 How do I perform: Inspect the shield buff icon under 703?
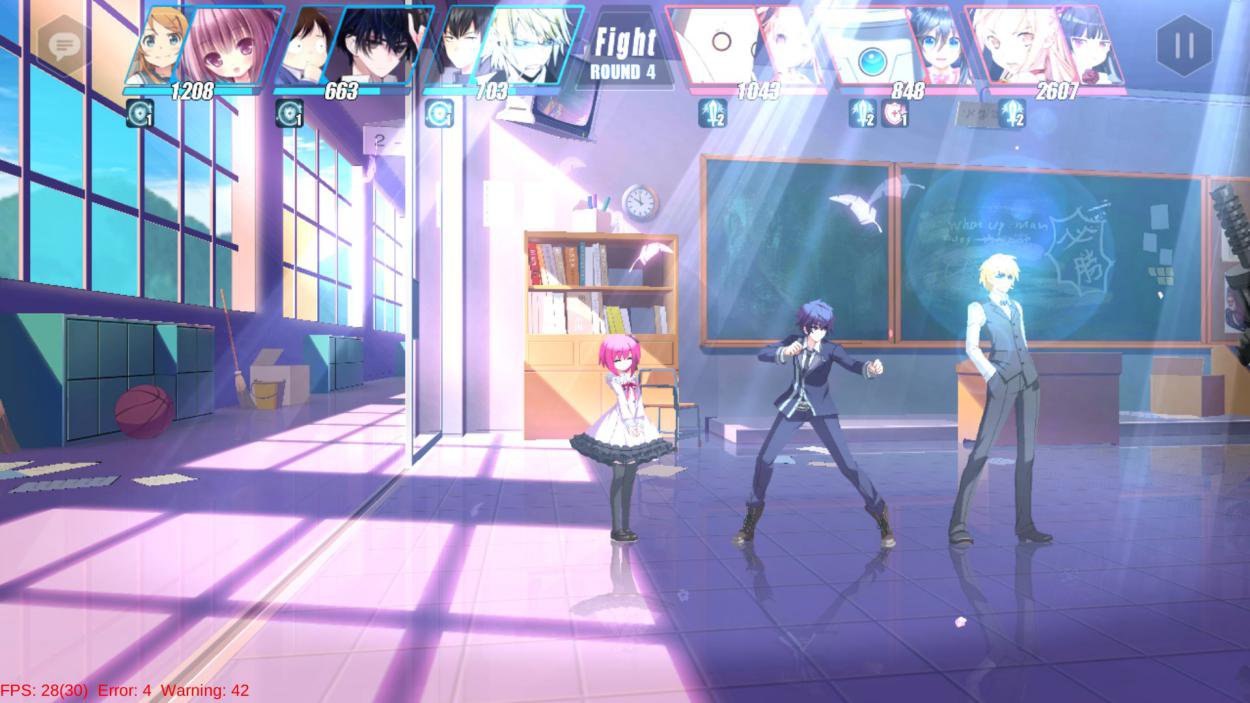pos(439,113)
